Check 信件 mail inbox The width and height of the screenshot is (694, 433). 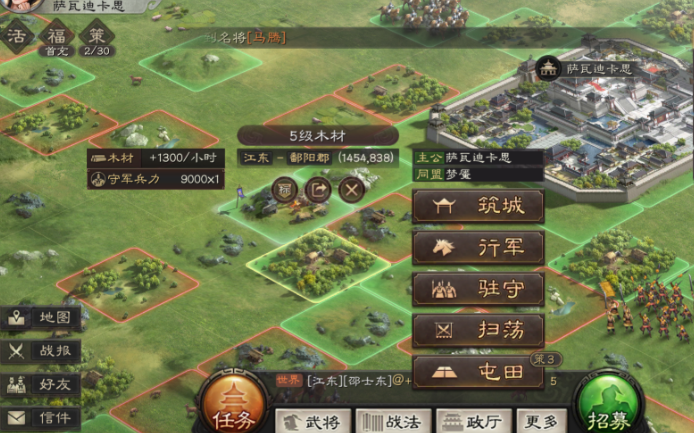coord(41,417)
